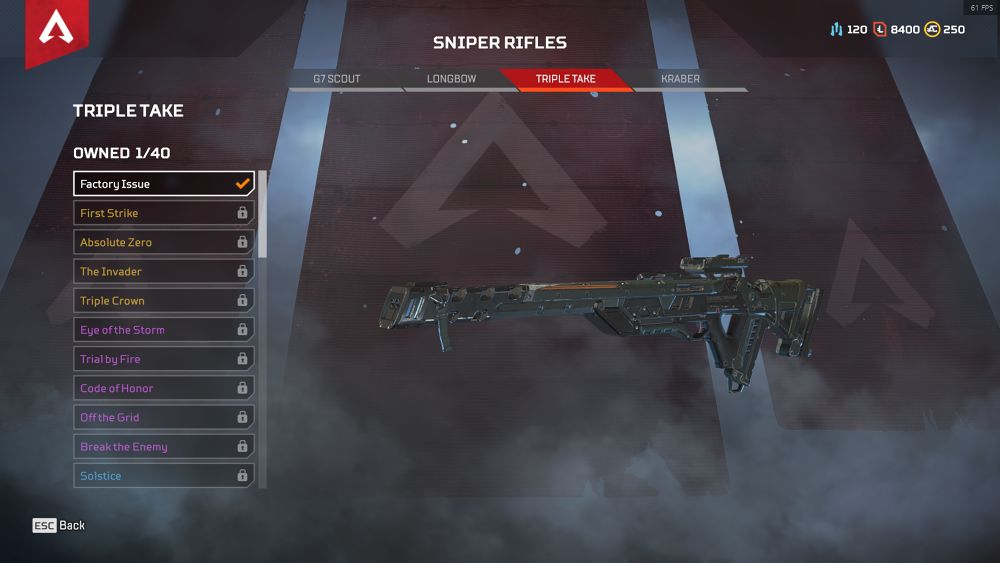Select Eye of the Storm skin
Screen dimensions: 1000x563
click(164, 330)
